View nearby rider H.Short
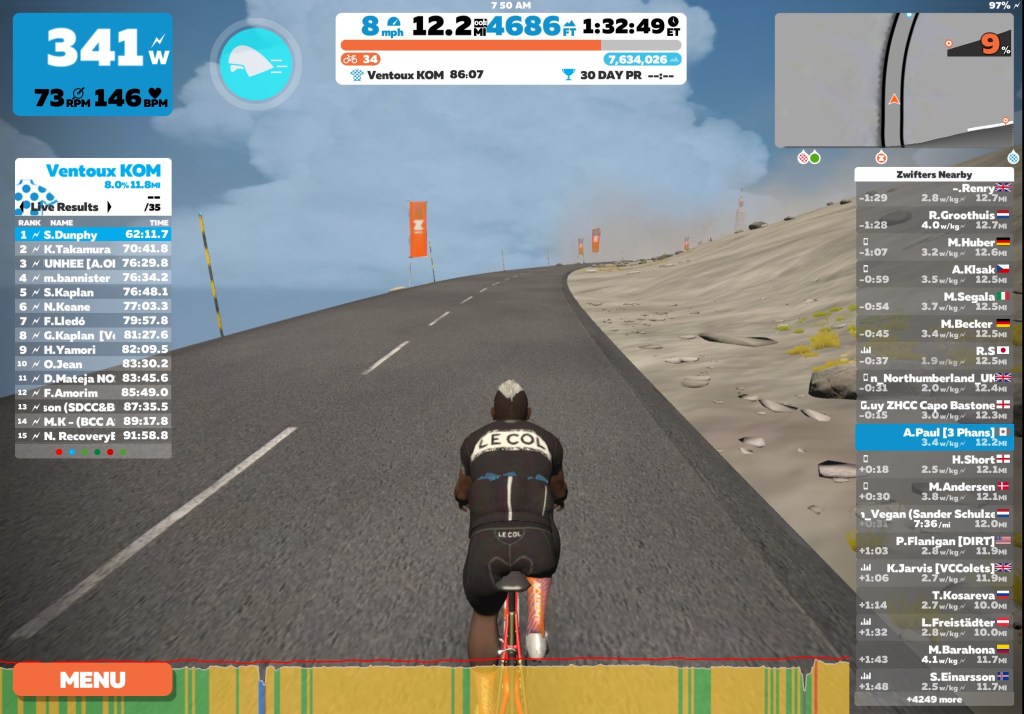Image resolution: width=1024 pixels, height=714 pixels. pyautogui.click(x=934, y=464)
